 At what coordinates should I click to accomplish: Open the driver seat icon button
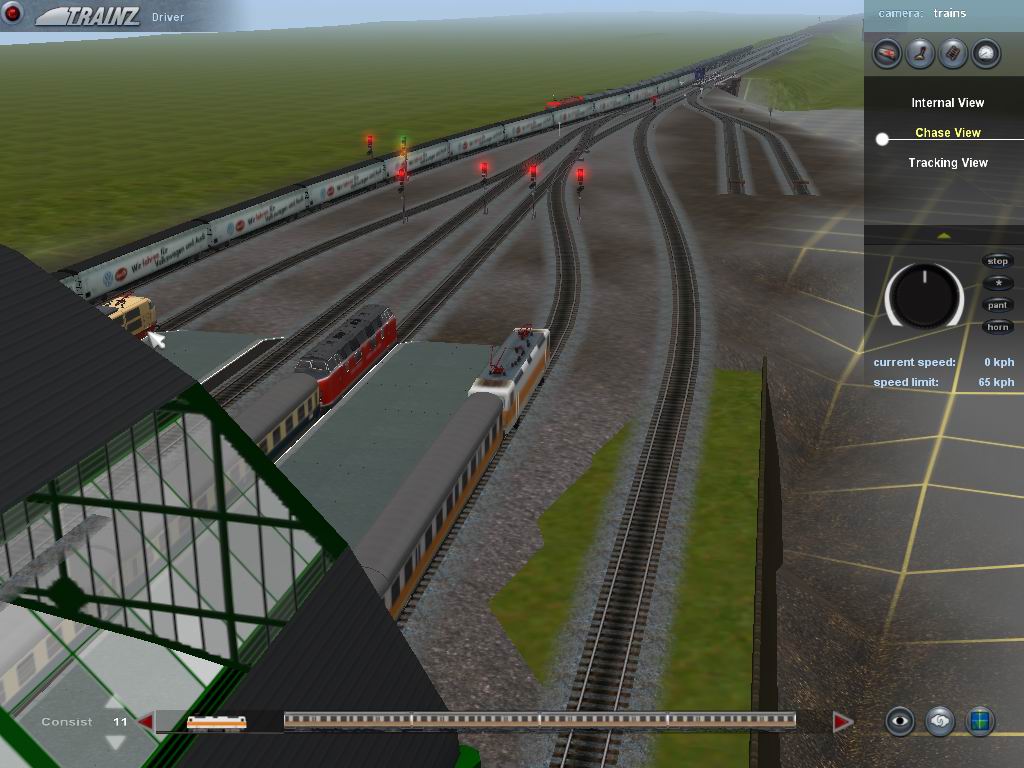pyautogui.click(x=920, y=53)
